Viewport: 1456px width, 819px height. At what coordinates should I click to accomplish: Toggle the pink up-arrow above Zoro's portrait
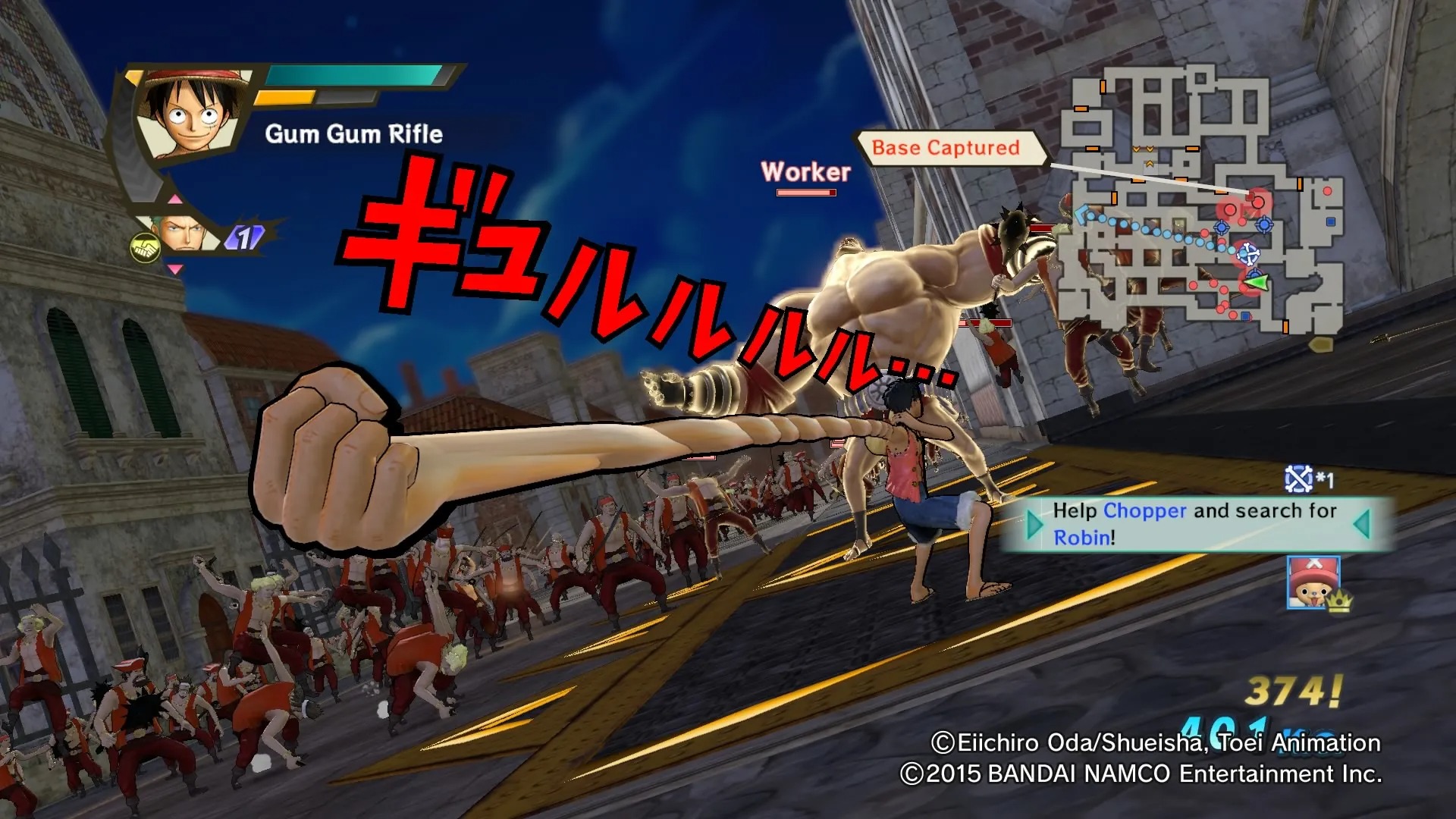(x=175, y=199)
